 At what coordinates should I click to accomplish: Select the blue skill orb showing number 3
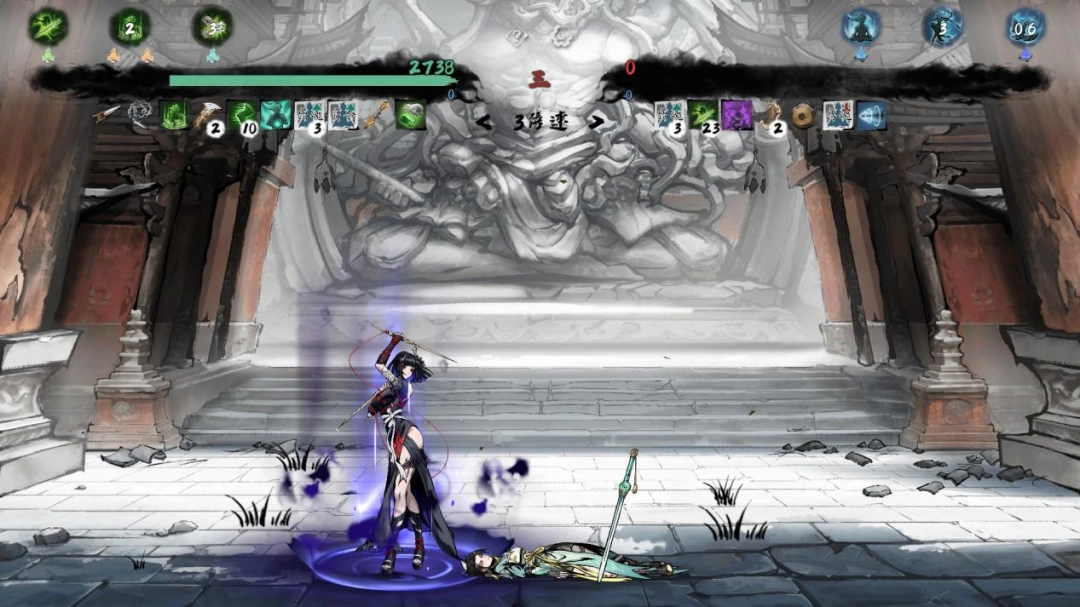point(943,27)
